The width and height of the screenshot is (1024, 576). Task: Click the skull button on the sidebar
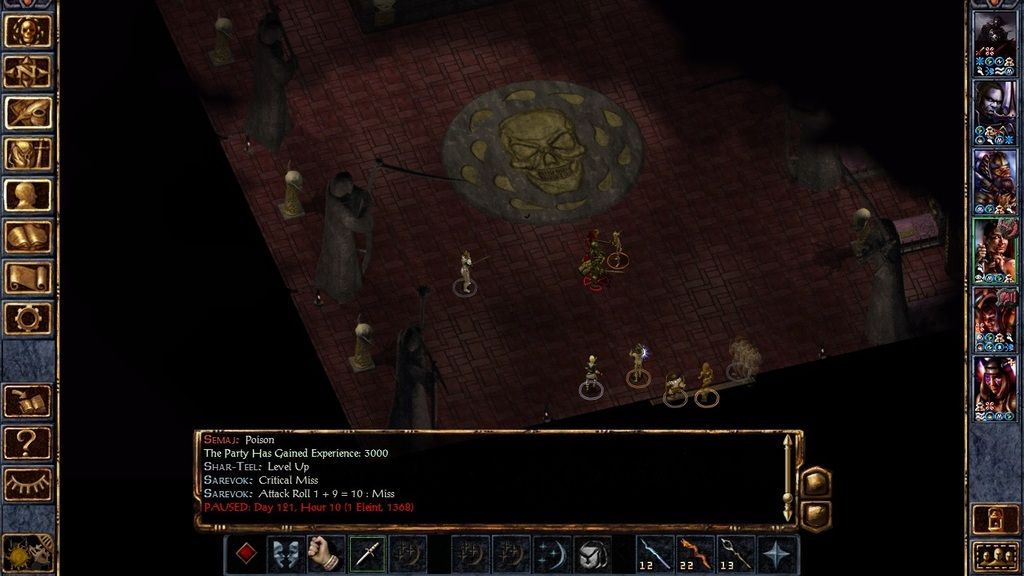coord(29,30)
